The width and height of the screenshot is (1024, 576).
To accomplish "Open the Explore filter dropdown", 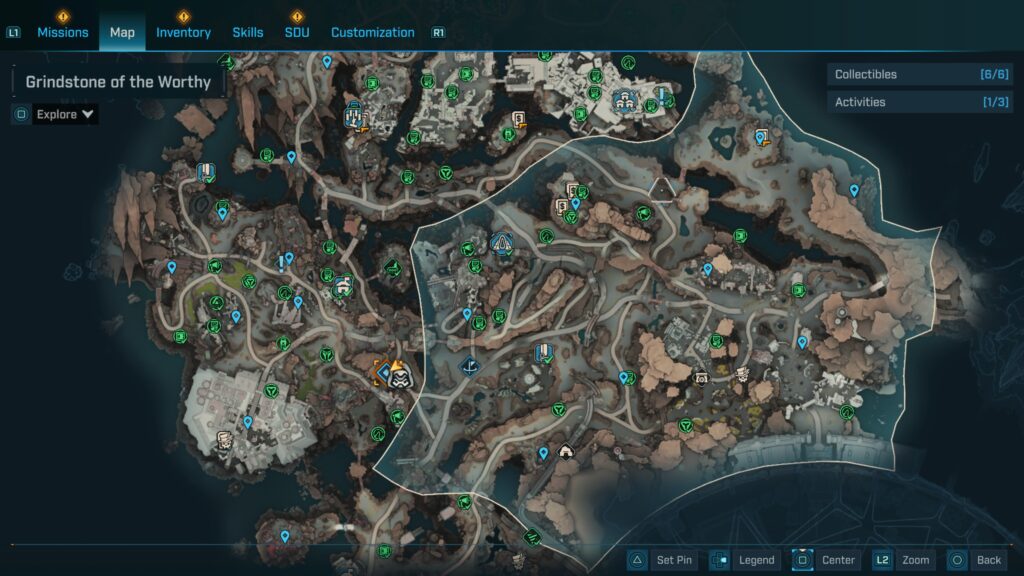I will pos(65,114).
